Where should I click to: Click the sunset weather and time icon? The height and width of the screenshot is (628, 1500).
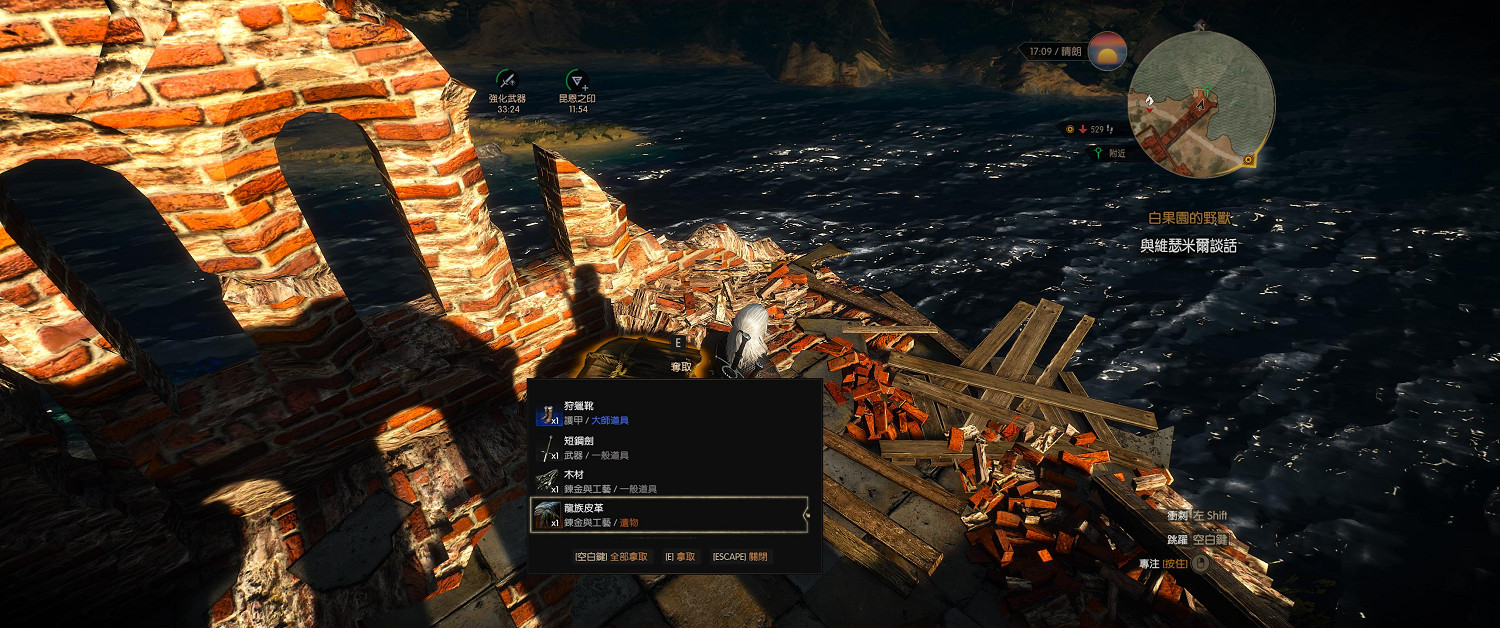[1106, 50]
